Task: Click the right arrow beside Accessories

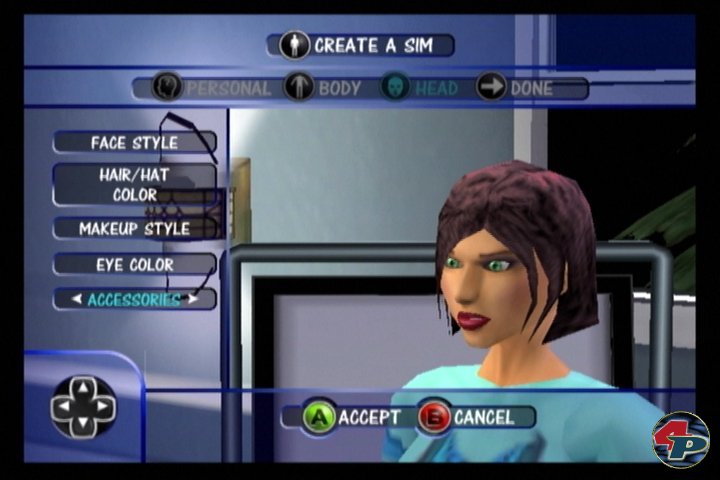Action: pos(193,299)
